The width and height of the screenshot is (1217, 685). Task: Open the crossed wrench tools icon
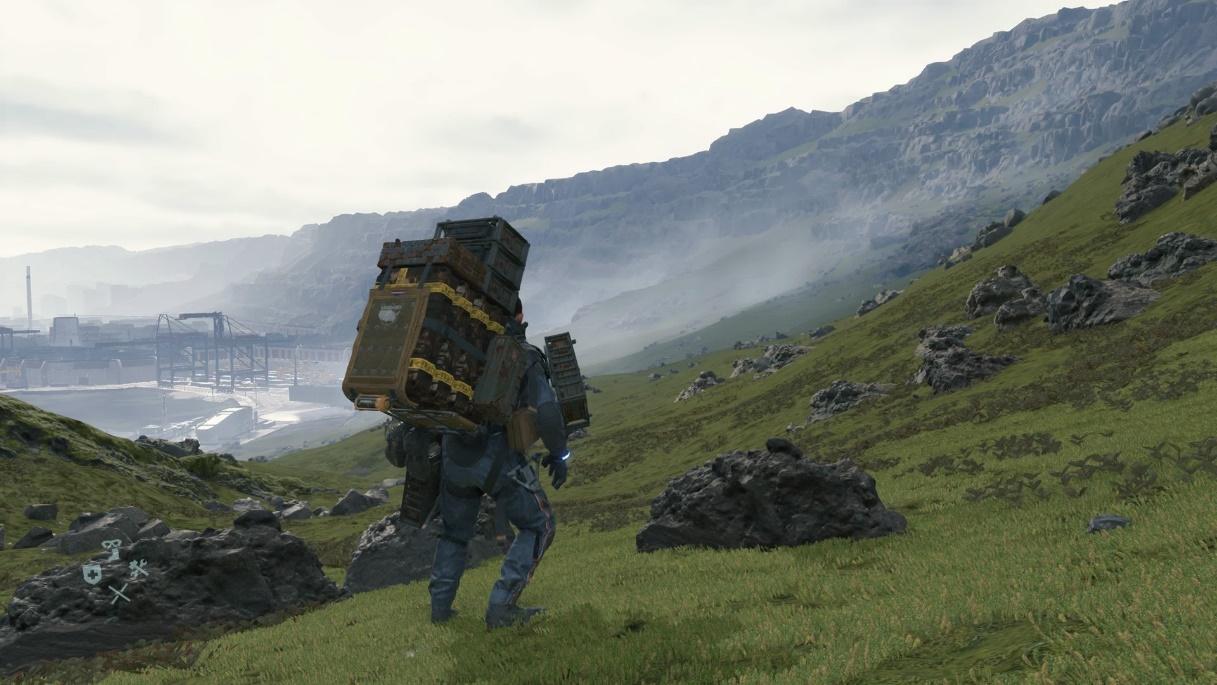138,570
